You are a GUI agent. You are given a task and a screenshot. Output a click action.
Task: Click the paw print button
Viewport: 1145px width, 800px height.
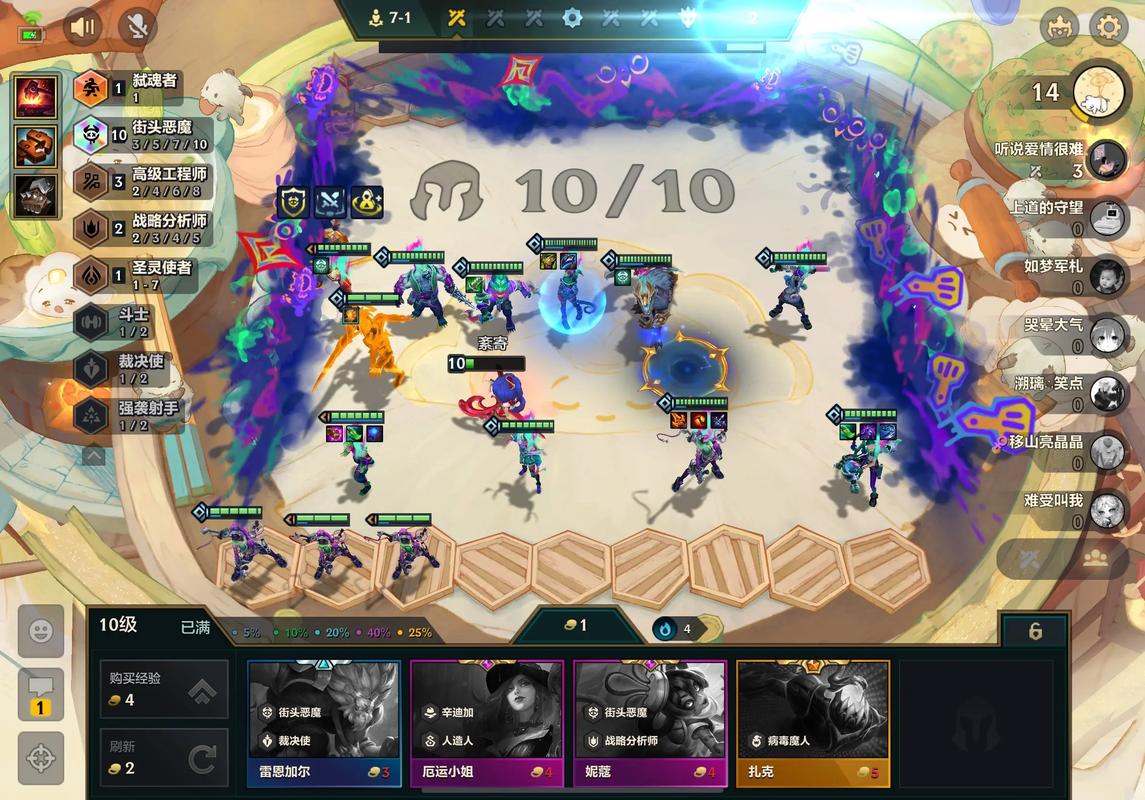pyautogui.click(x=1094, y=559)
